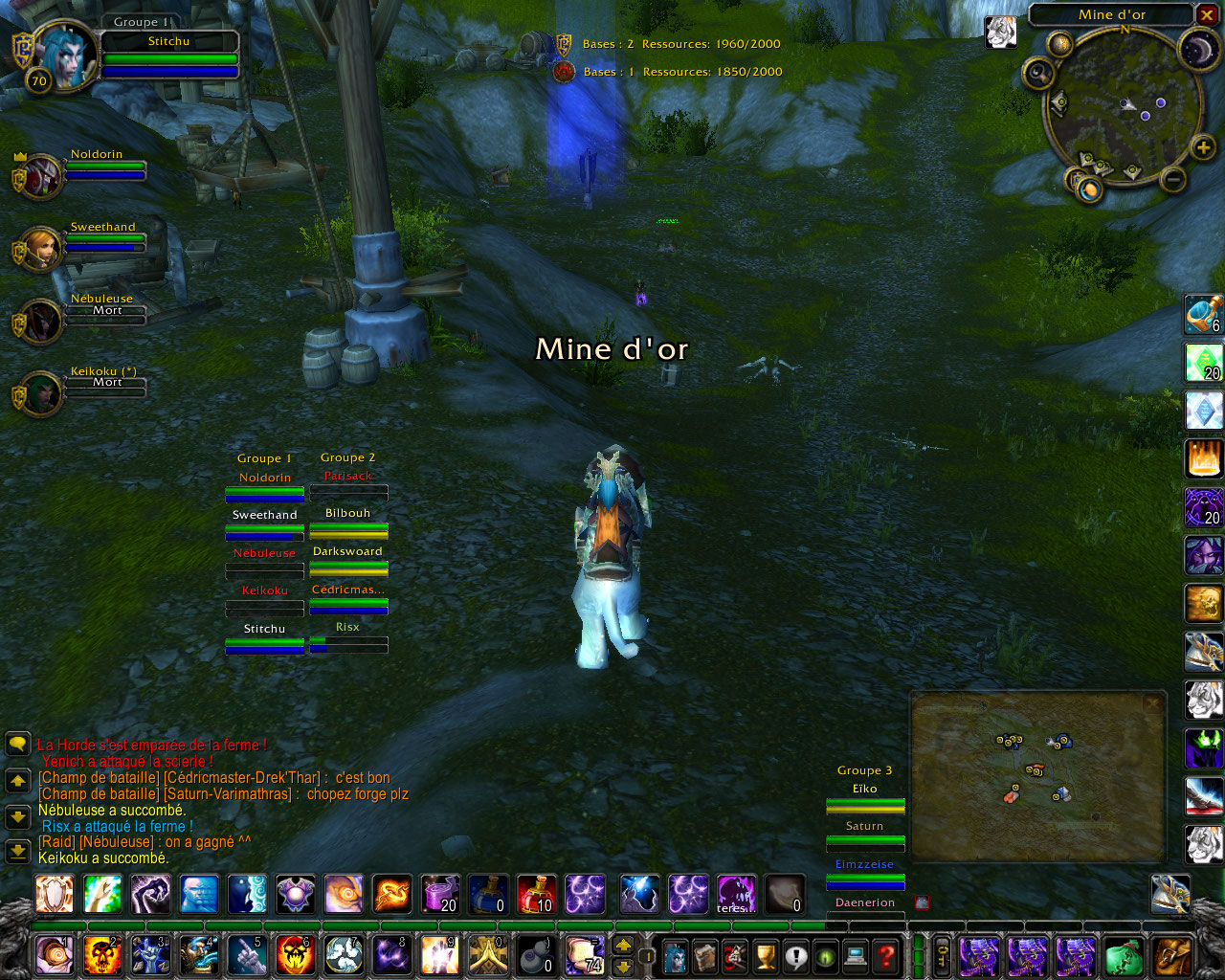Zoom out the minimap with the minus button
Screen dimensions: 1225x980
click(x=1173, y=179)
